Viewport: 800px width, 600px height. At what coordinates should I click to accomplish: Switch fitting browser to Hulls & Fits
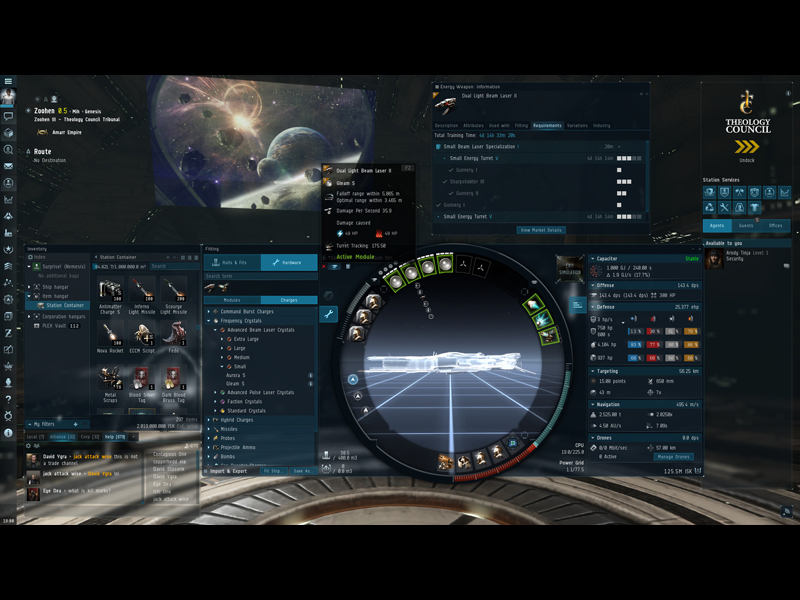click(x=233, y=263)
